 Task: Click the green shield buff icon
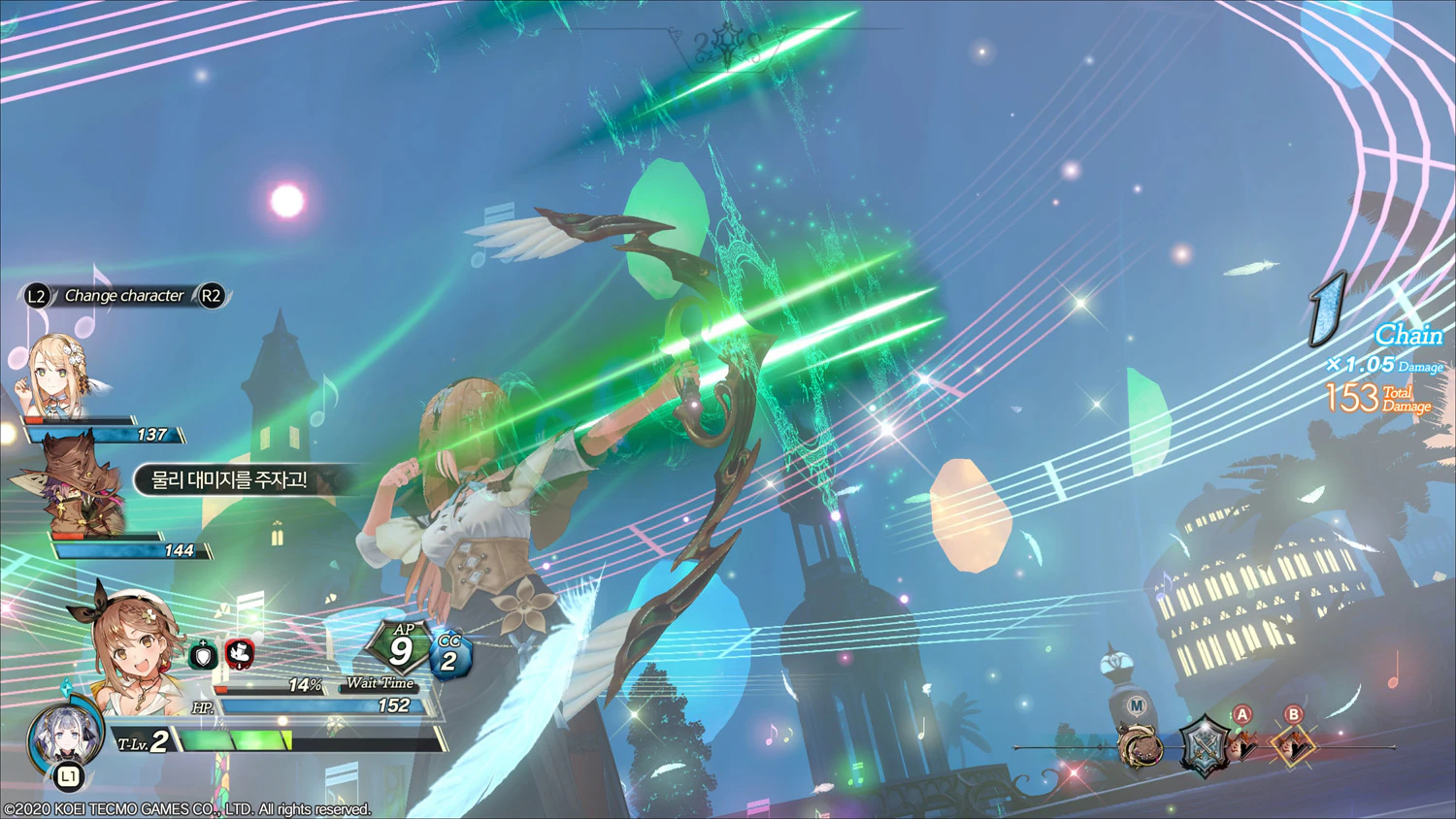(203, 656)
